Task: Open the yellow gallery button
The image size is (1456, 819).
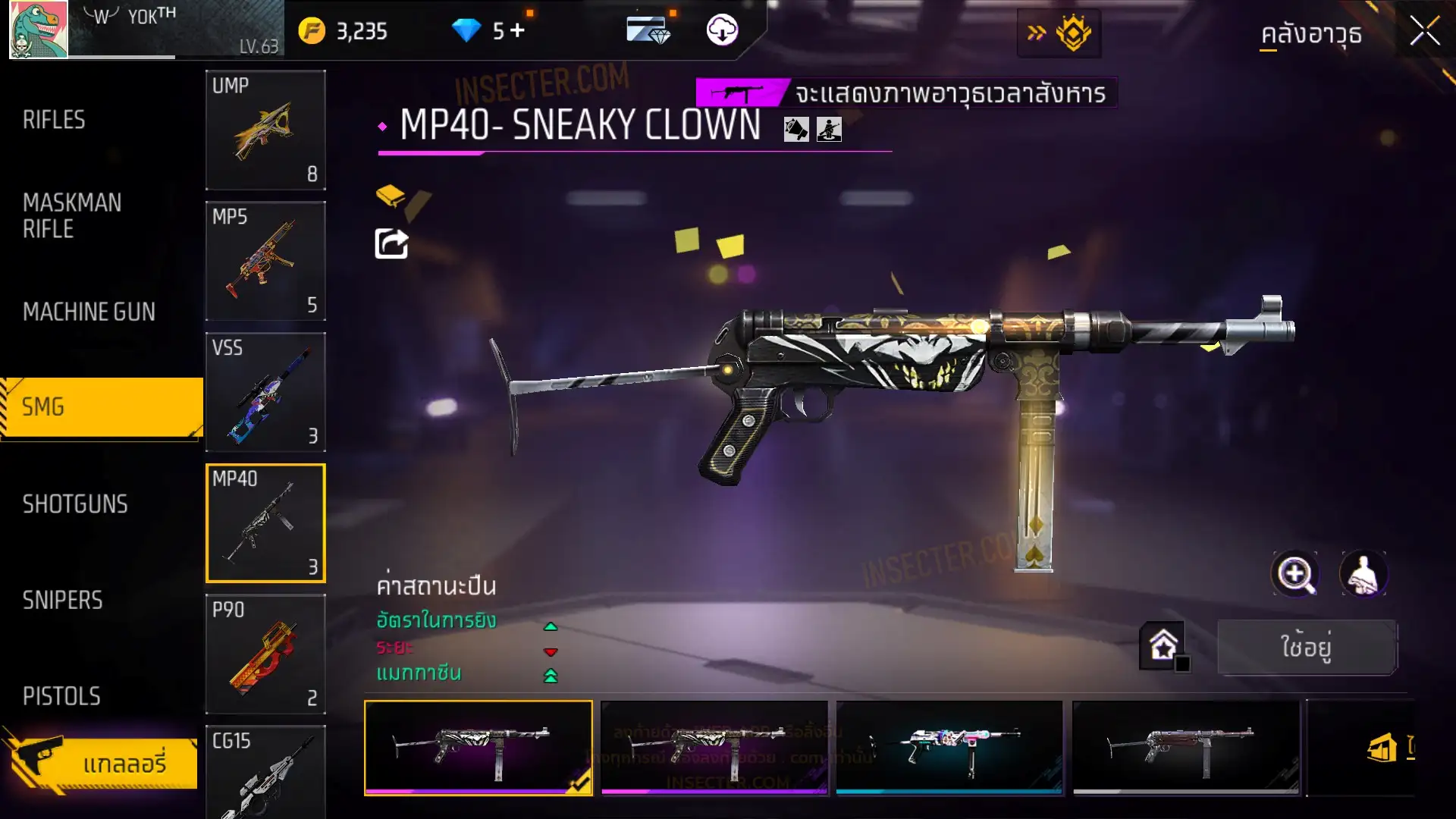Action: (106, 763)
